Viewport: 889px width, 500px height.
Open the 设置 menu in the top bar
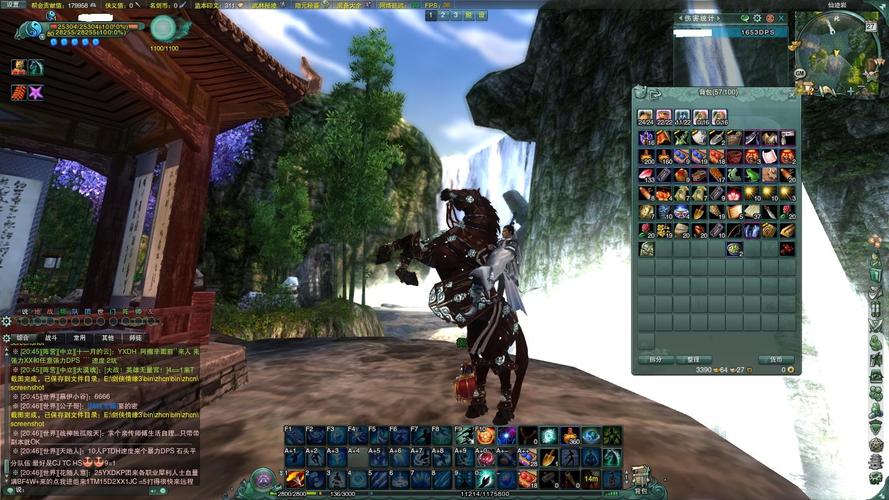[x=11, y=5]
